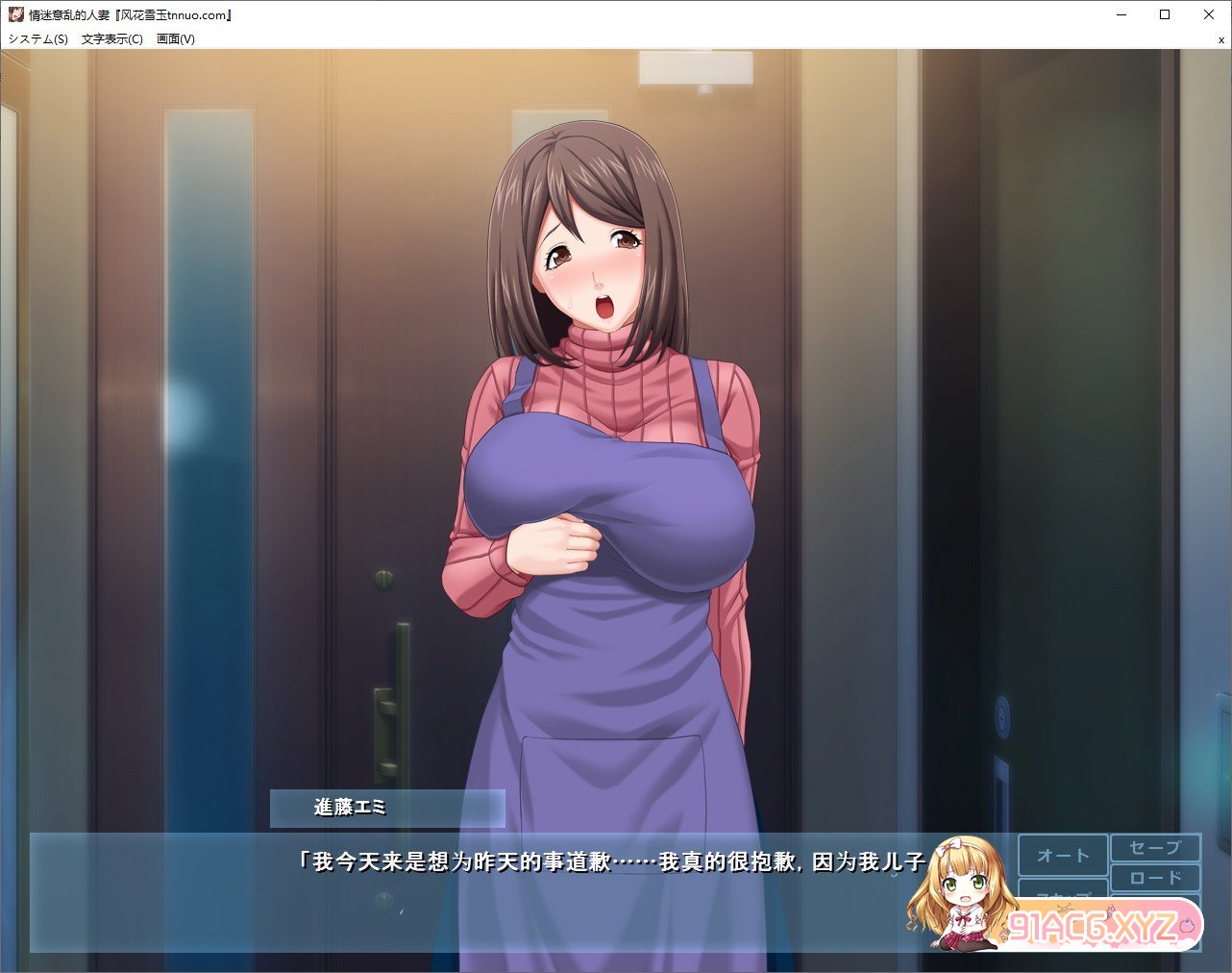1232x973 pixels.
Task: Open the load screen via ロード
Action: (x=1155, y=877)
